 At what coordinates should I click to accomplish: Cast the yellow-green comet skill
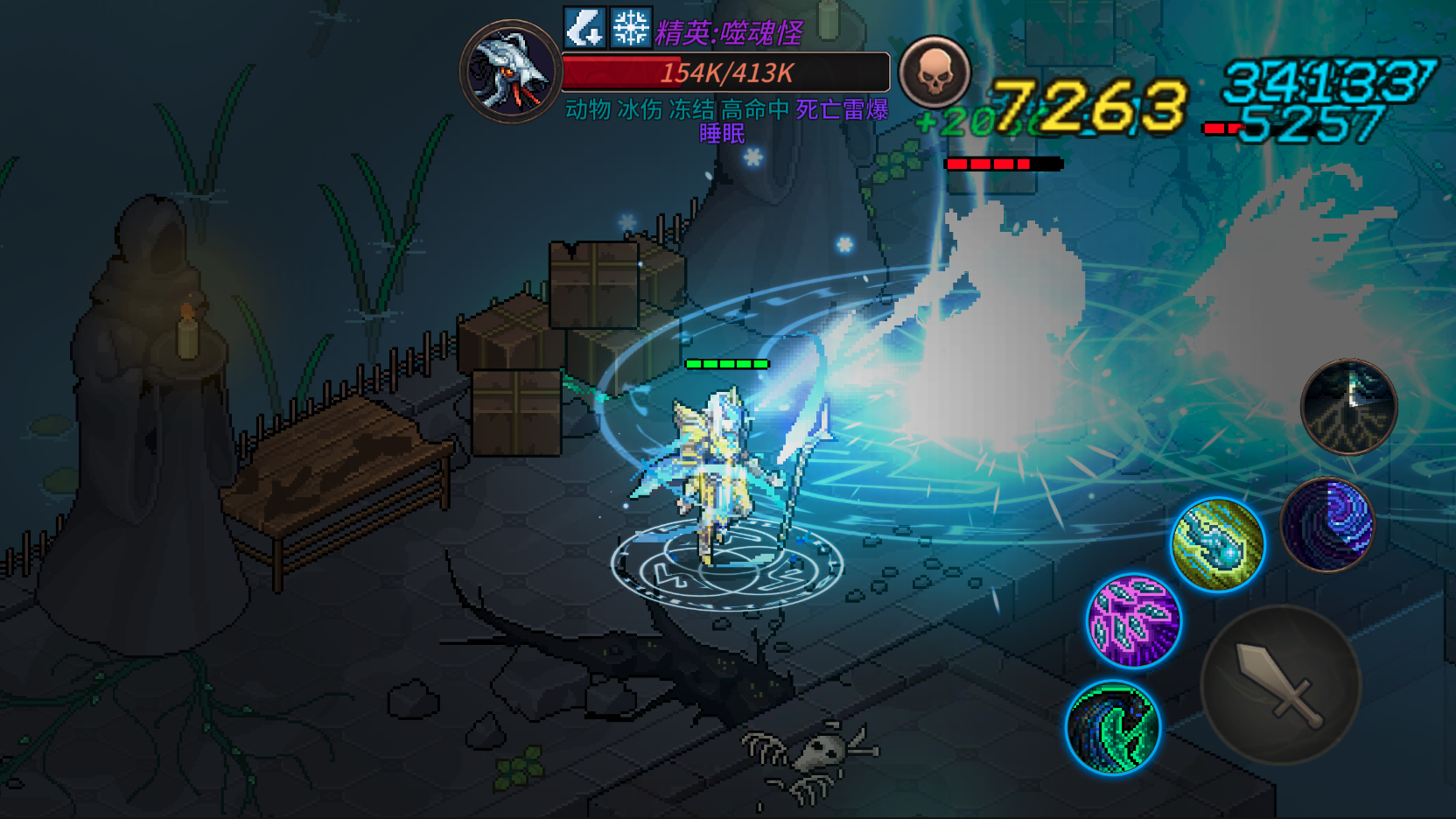click(1217, 544)
